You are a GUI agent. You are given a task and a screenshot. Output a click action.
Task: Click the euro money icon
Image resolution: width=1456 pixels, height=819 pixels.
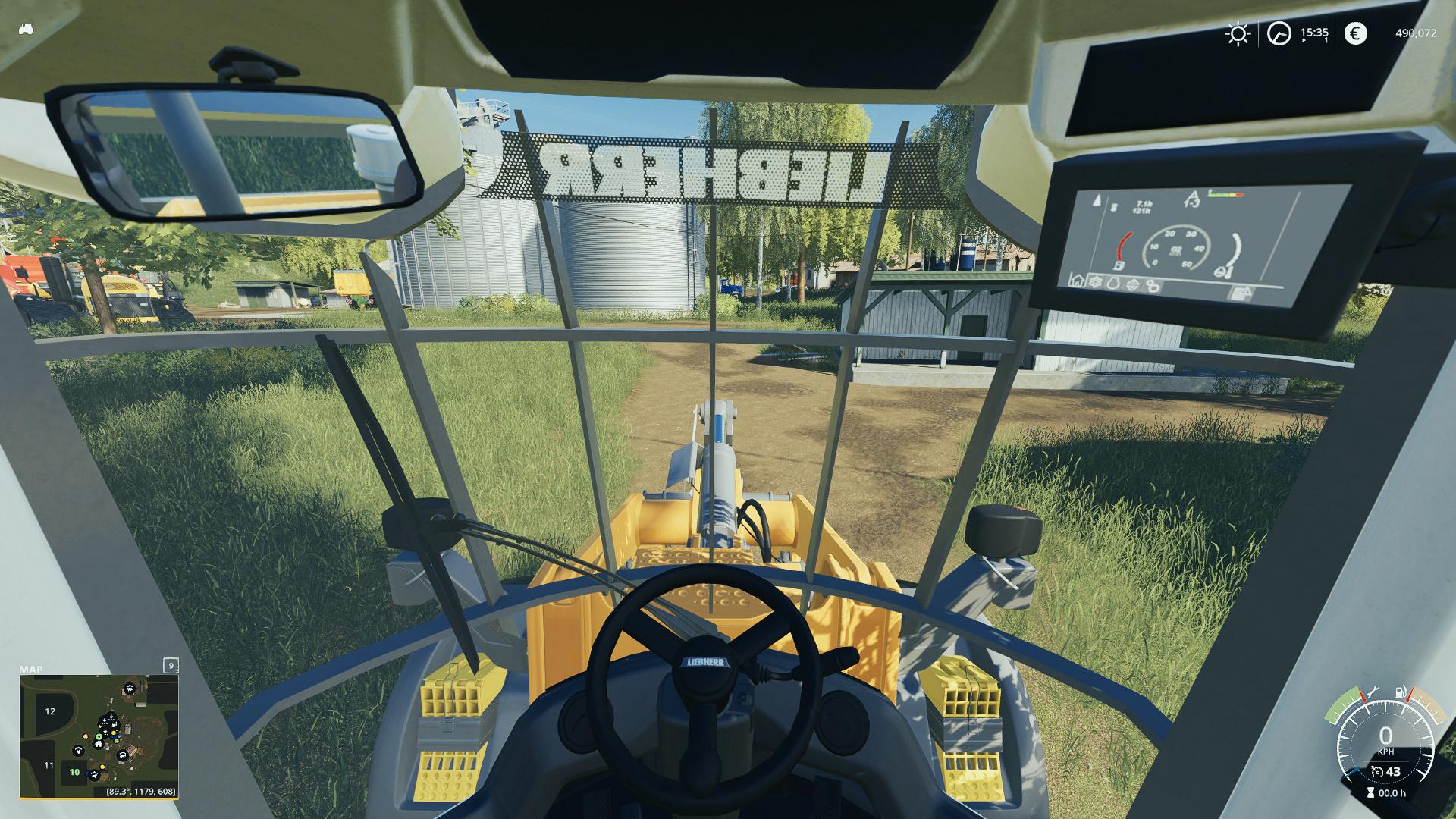(x=1355, y=33)
